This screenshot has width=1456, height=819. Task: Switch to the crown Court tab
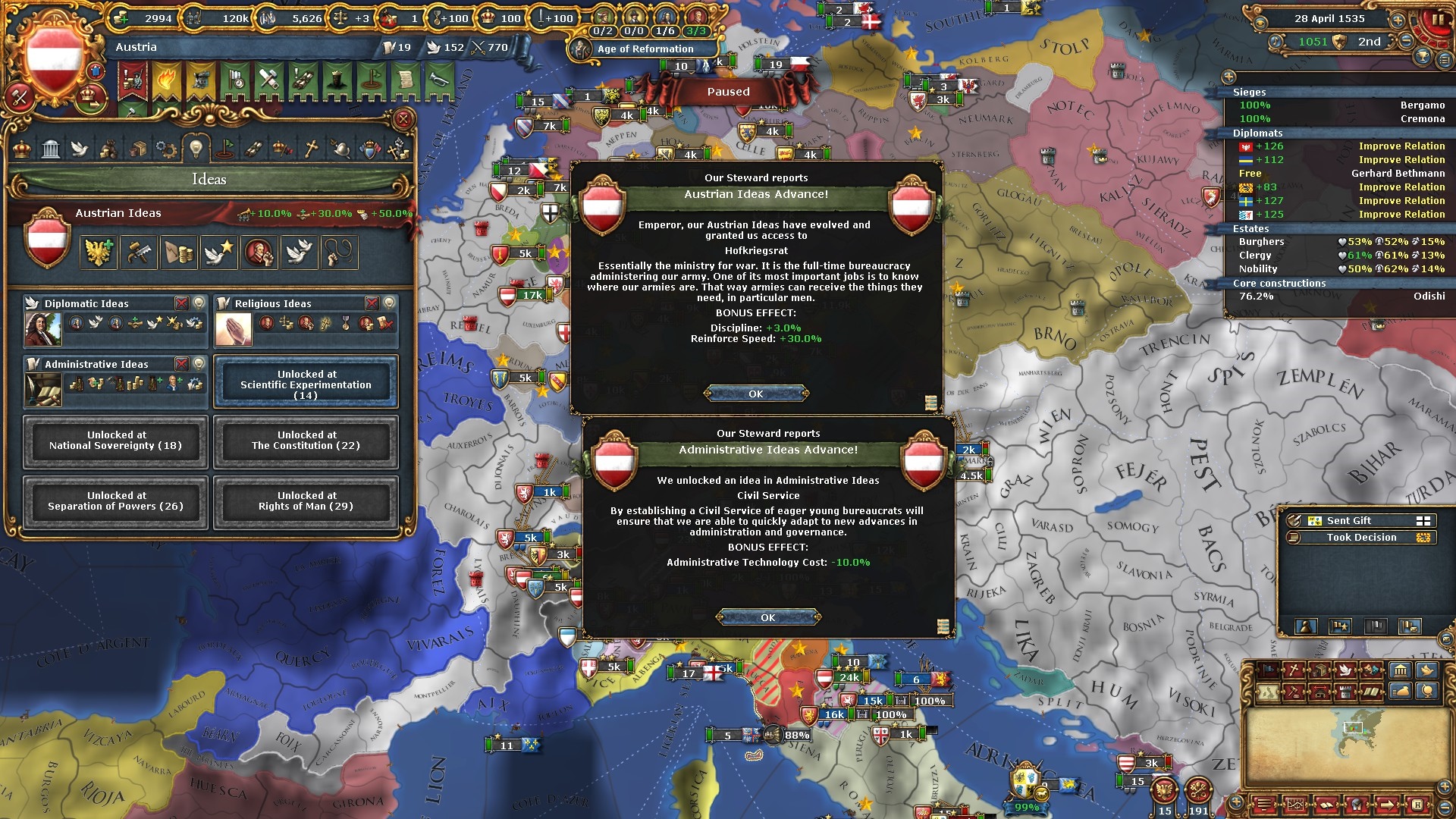(x=22, y=149)
